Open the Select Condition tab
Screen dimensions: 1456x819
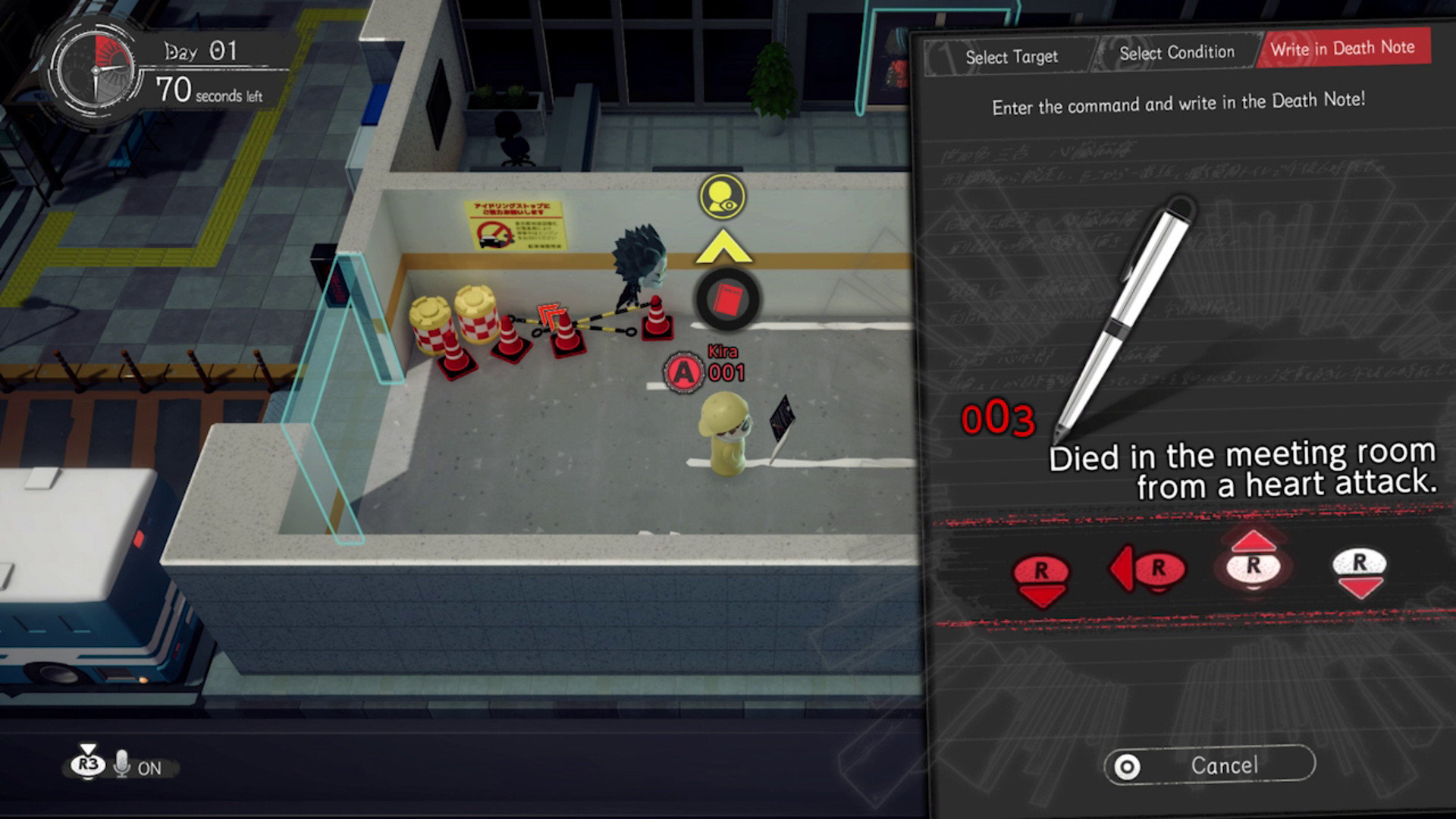pos(1176,53)
